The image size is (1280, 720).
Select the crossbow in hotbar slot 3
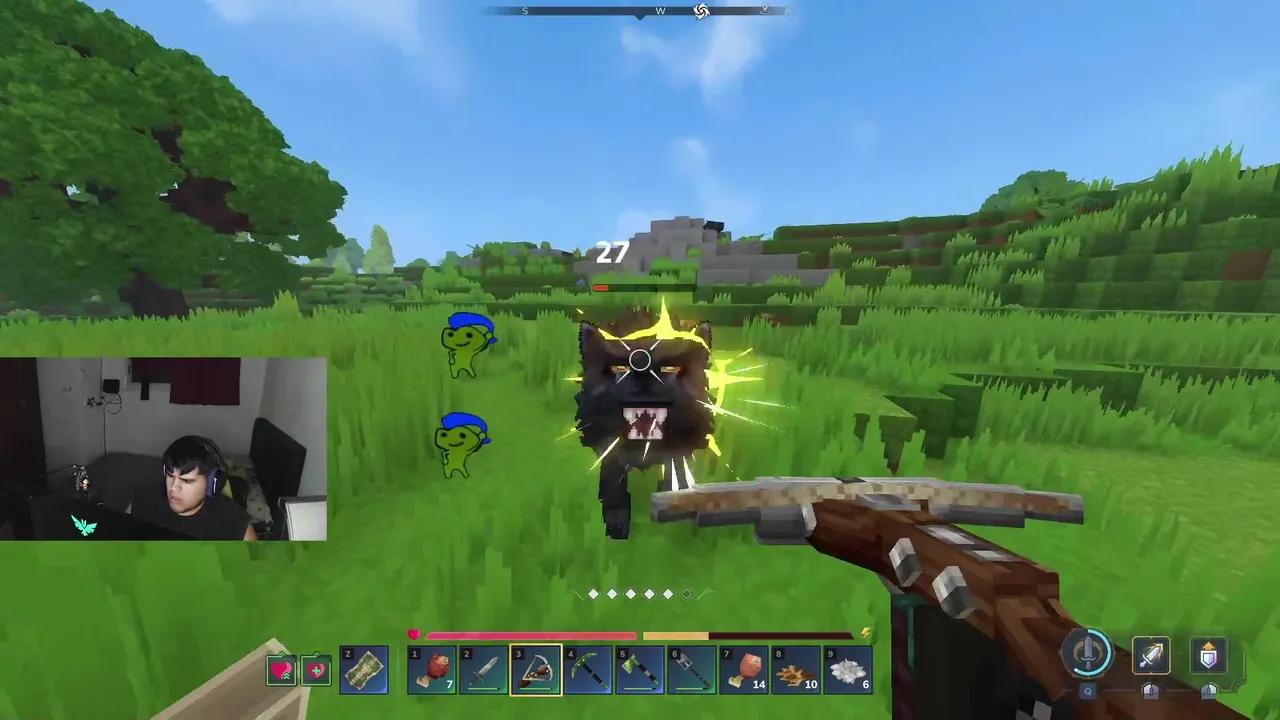(x=535, y=670)
